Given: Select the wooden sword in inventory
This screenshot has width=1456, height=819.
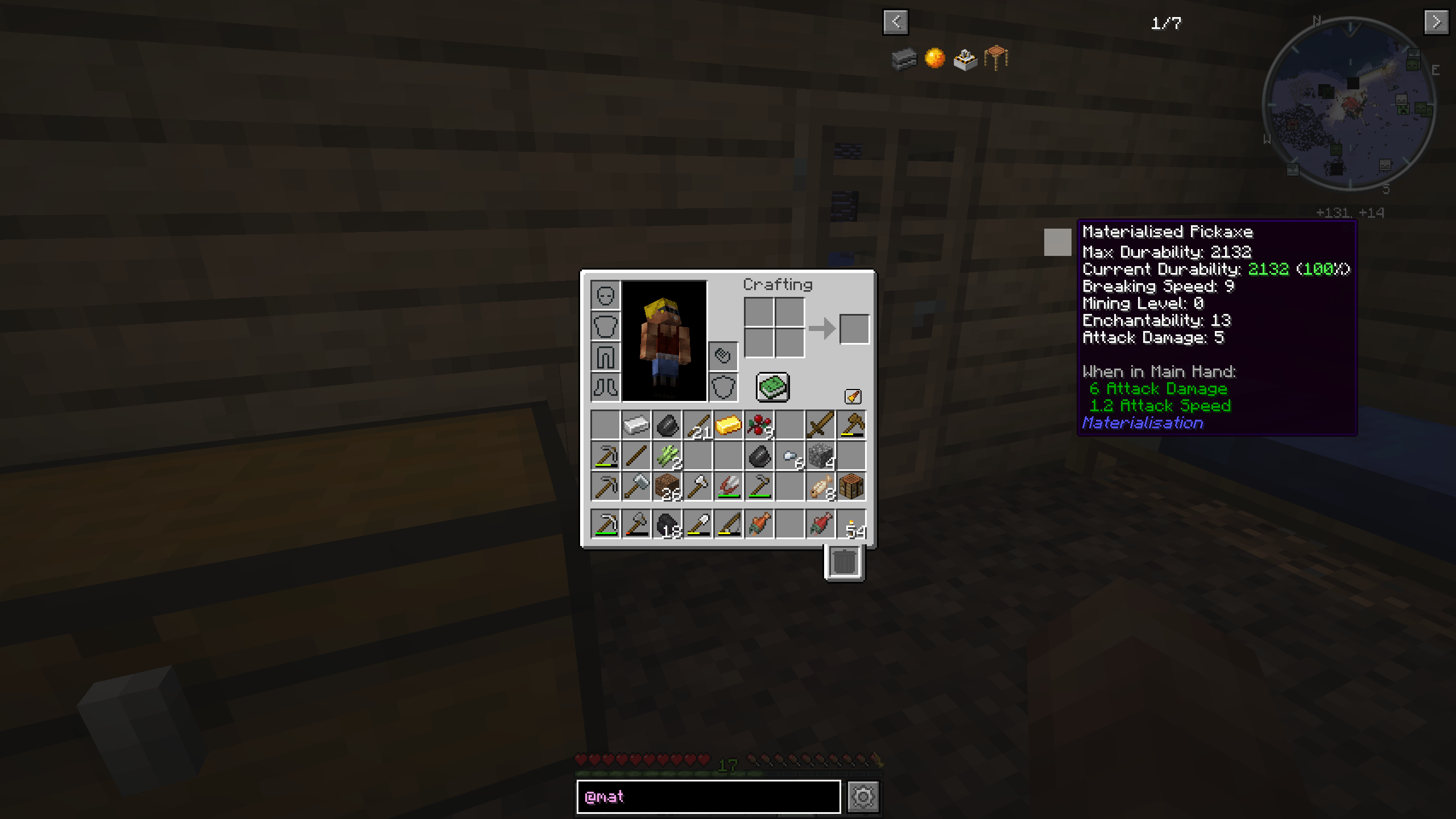Looking at the screenshot, I should 819,424.
